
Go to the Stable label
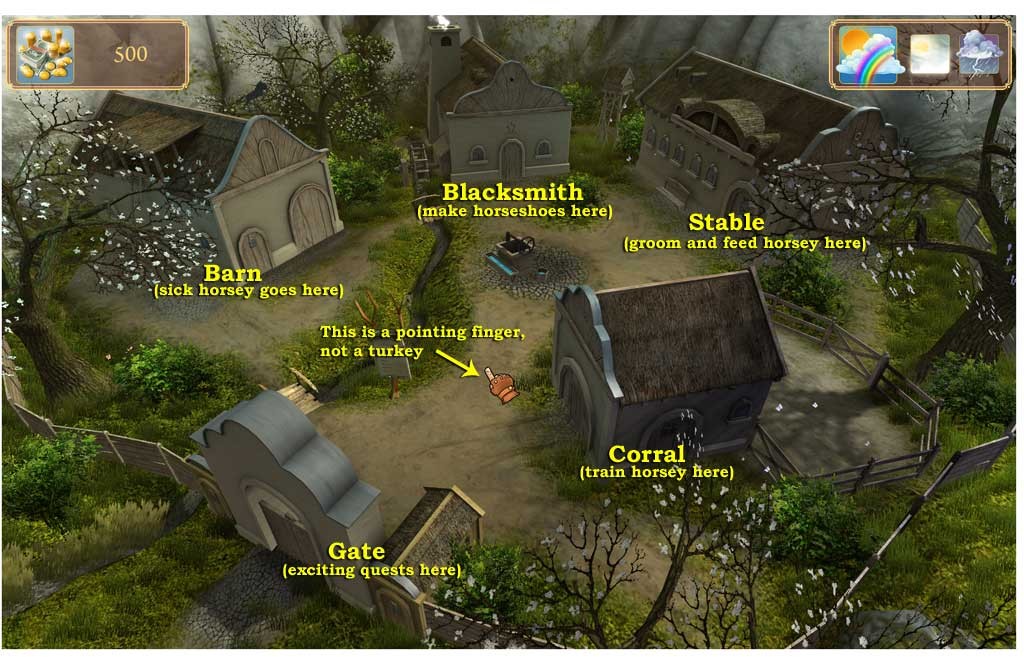click(726, 222)
